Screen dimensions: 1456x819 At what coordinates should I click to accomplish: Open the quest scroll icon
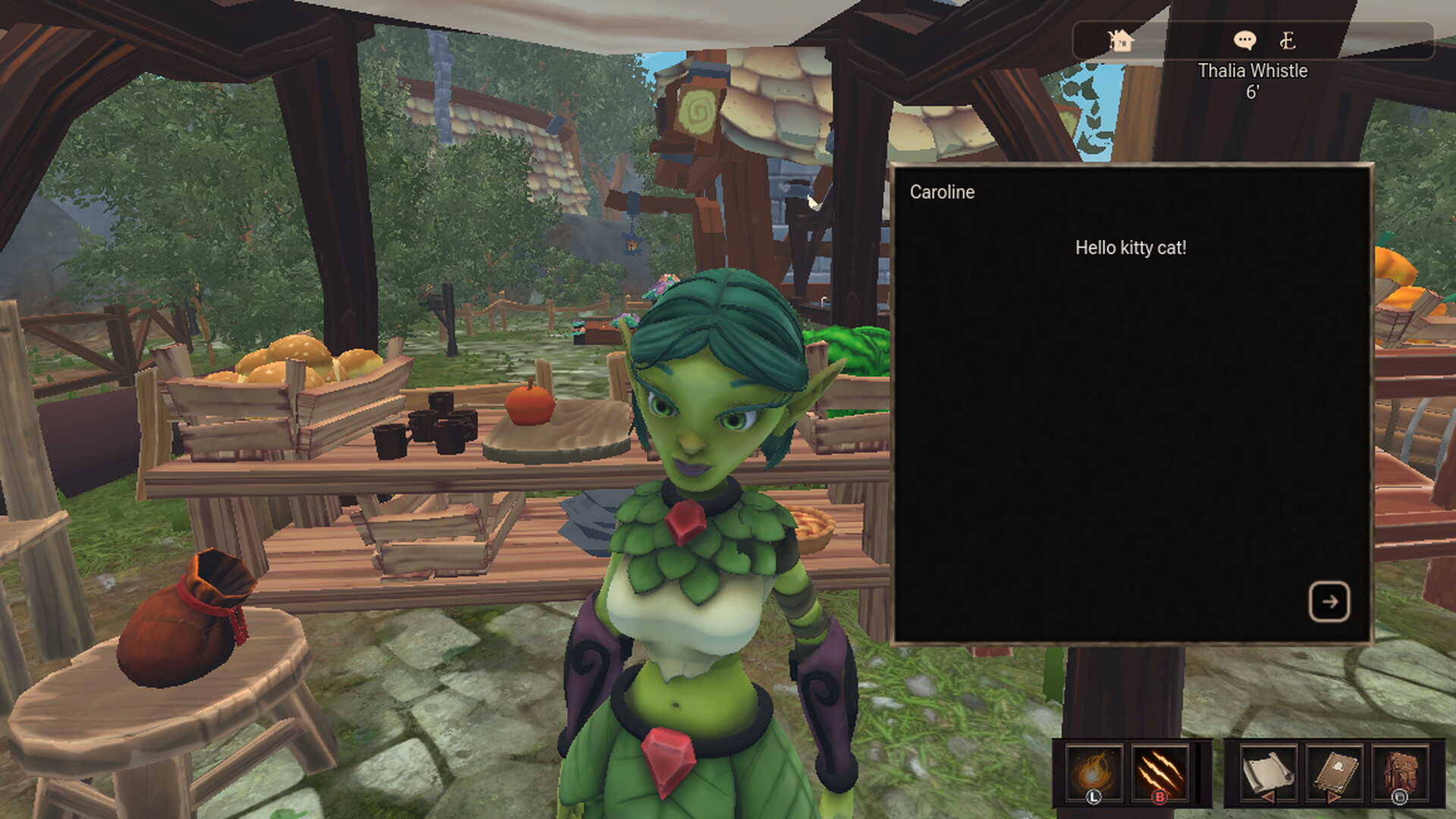click(1268, 770)
